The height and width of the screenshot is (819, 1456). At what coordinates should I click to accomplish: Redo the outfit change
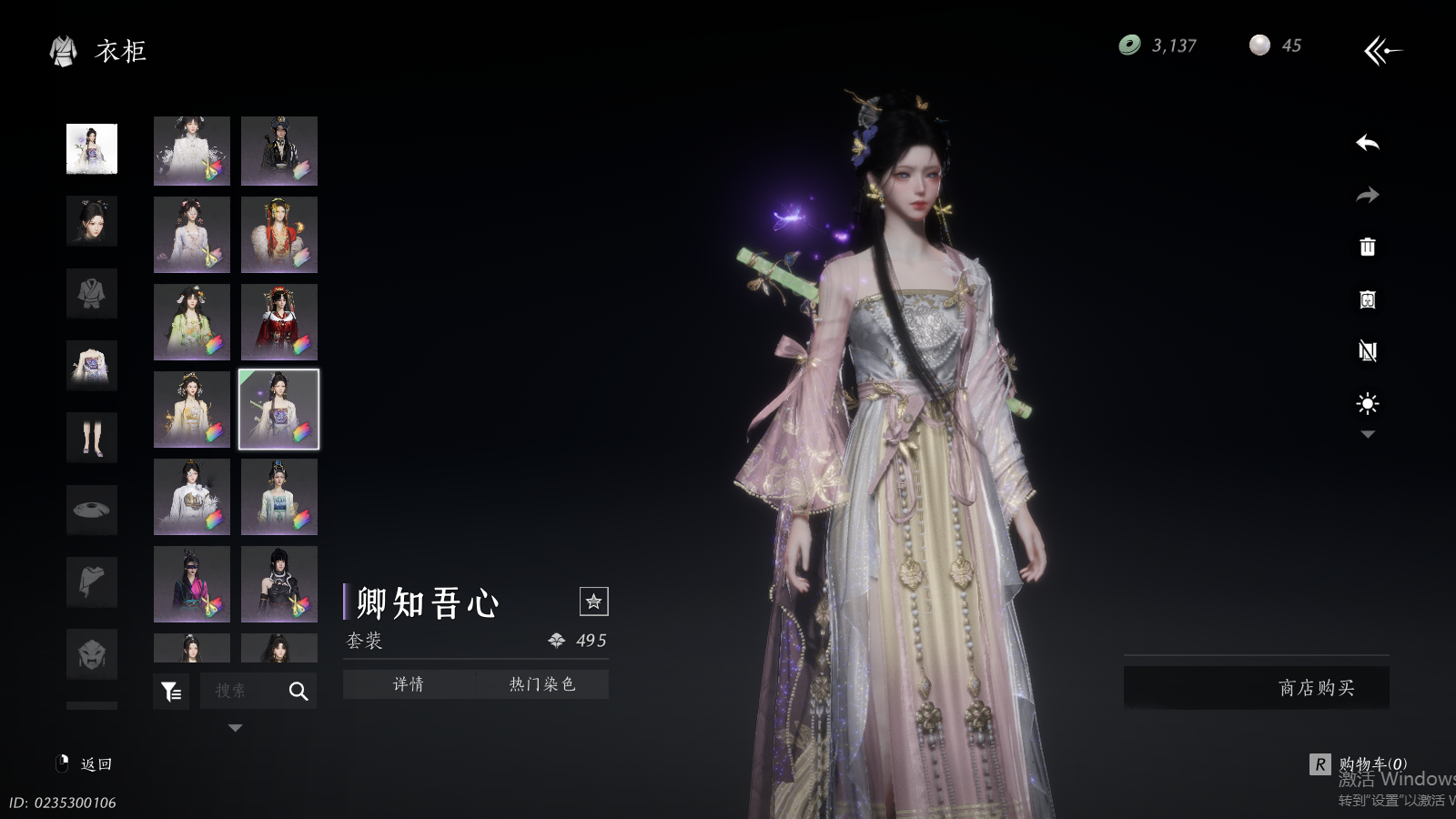coord(1367,195)
